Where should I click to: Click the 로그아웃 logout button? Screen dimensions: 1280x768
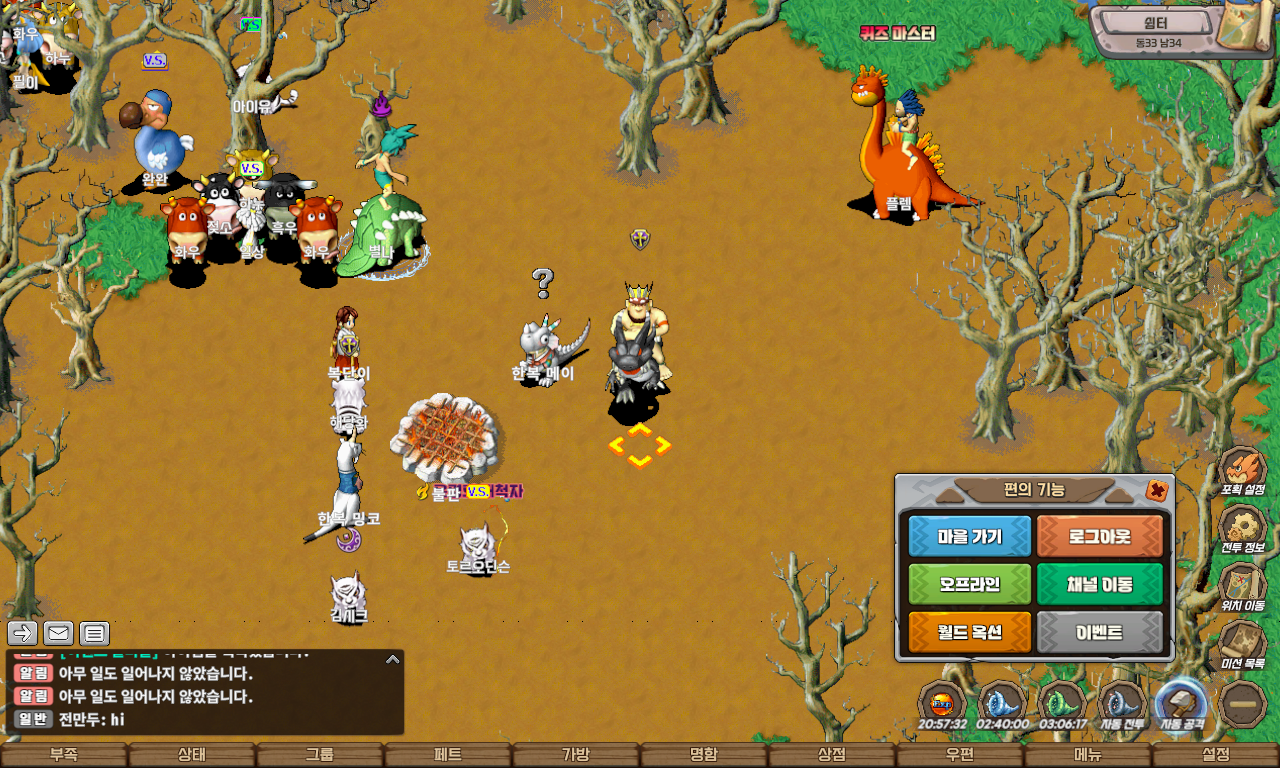(x=1100, y=536)
